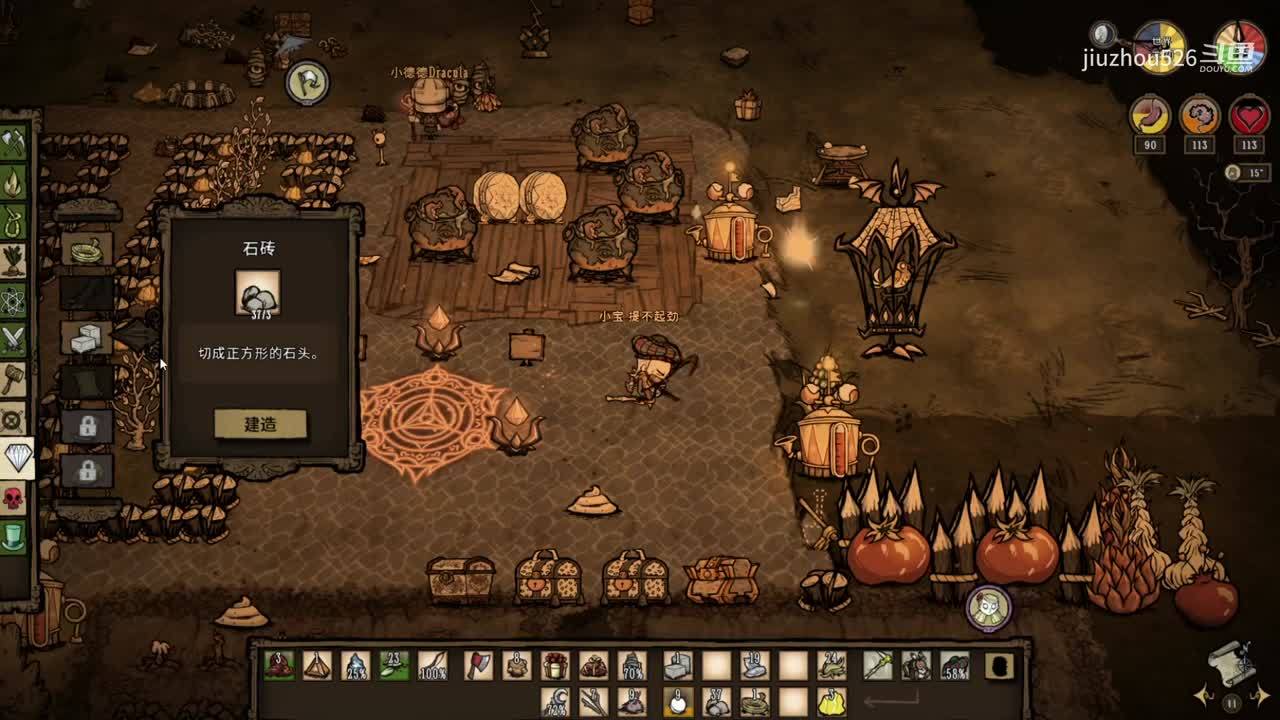Click the player avatar badge
1280x720 pixels.
(989, 607)
